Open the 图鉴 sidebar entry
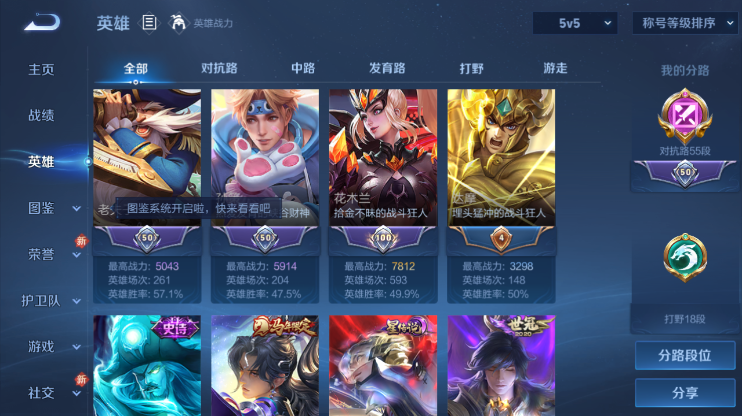This screenshot has height=416, width=742. pyautogui.click(x=41, y=208)
